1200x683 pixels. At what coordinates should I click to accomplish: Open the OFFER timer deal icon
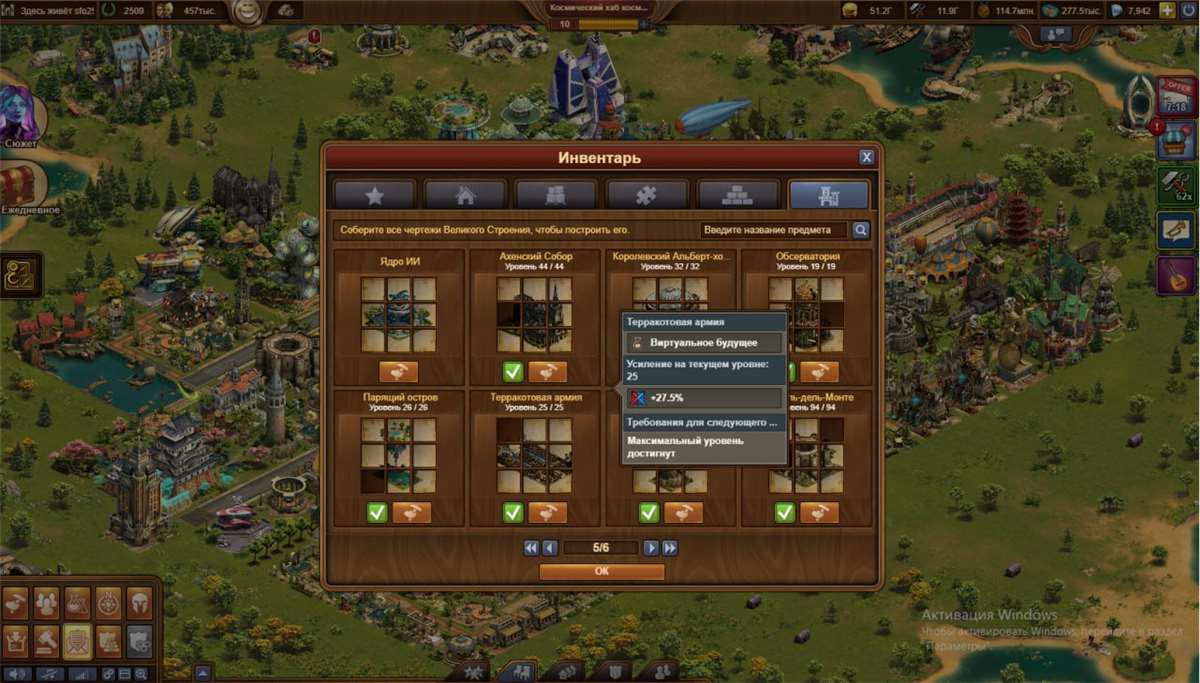(x=1177, y=94)
